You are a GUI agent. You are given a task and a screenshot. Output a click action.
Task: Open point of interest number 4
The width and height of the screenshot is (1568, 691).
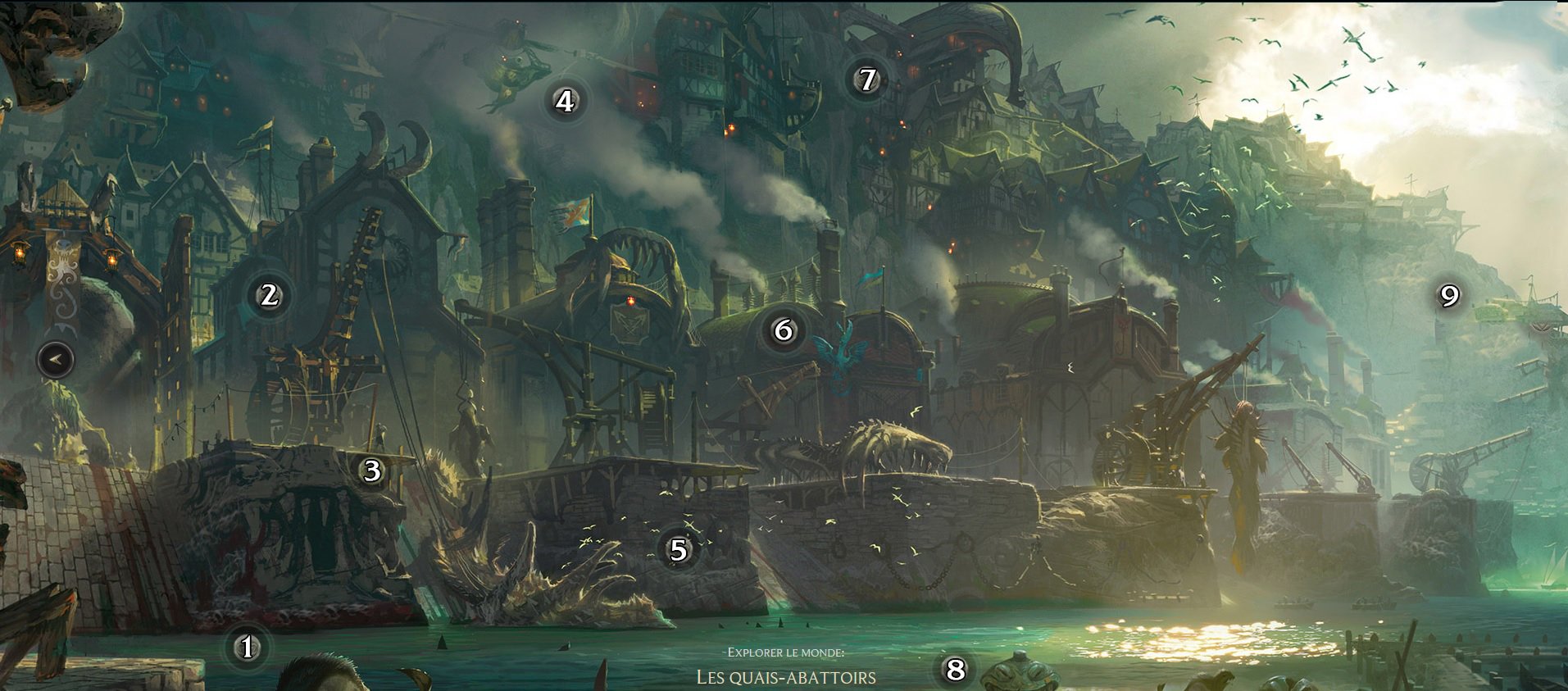[564, 102]
